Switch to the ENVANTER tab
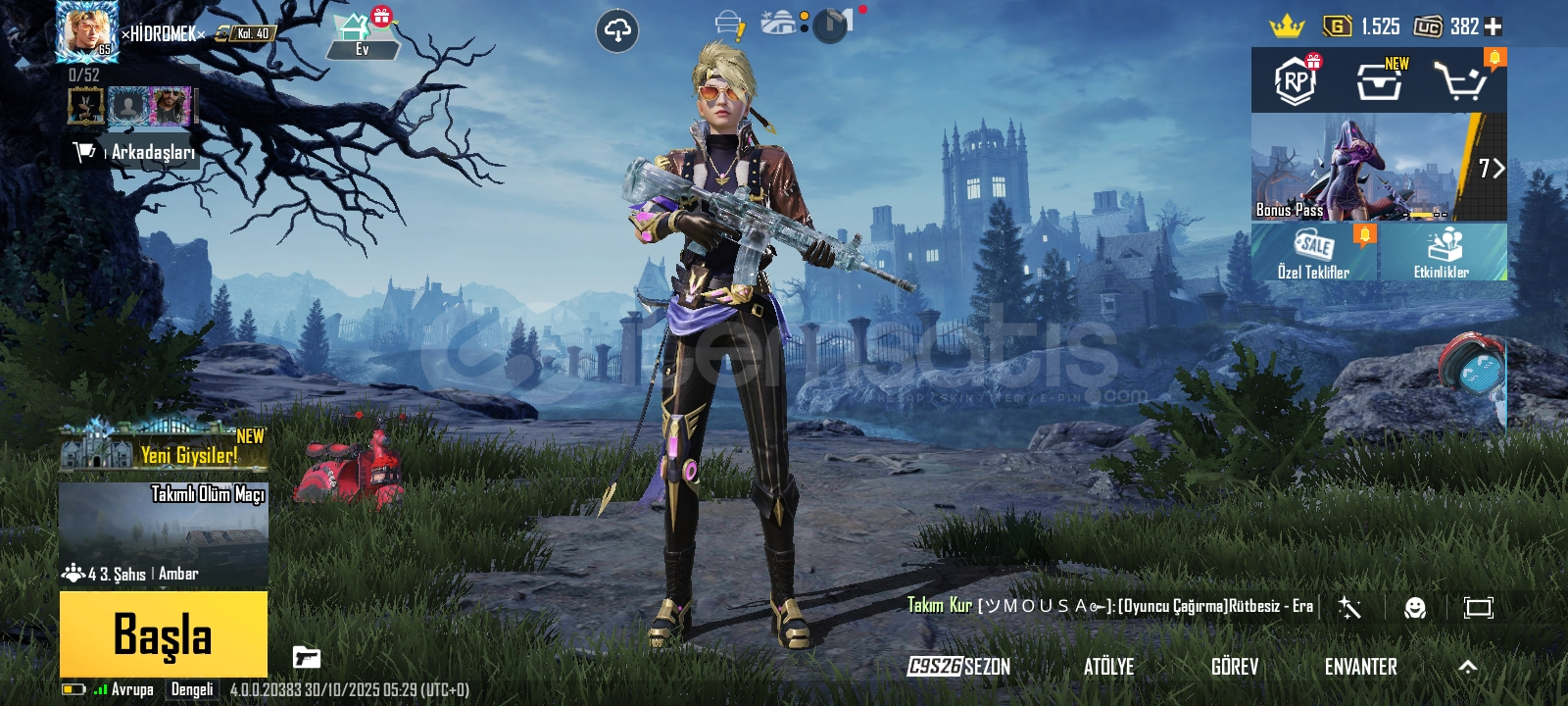1568x706 pixels. coord(1361,667)
